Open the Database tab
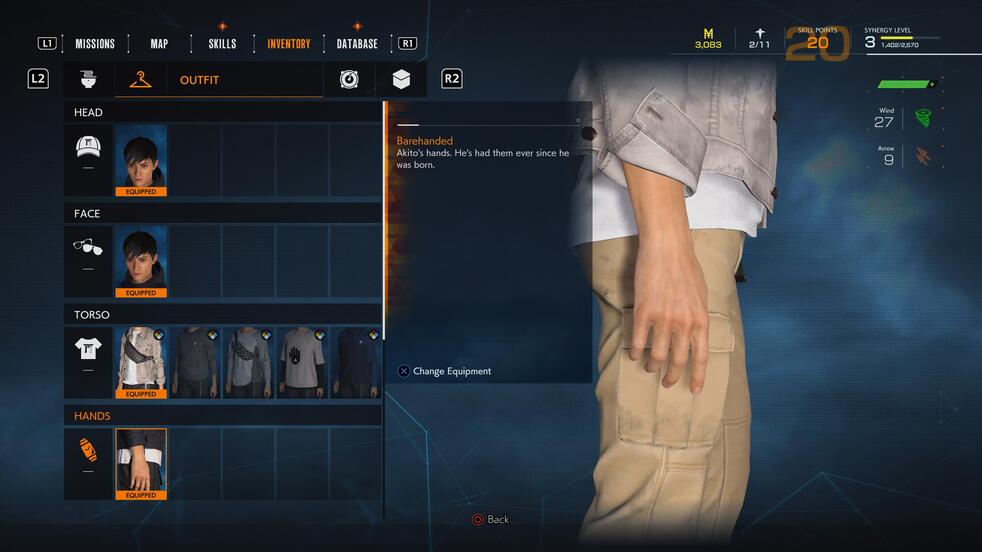Viewport: 982px width, 552px height. coord(357,44)
